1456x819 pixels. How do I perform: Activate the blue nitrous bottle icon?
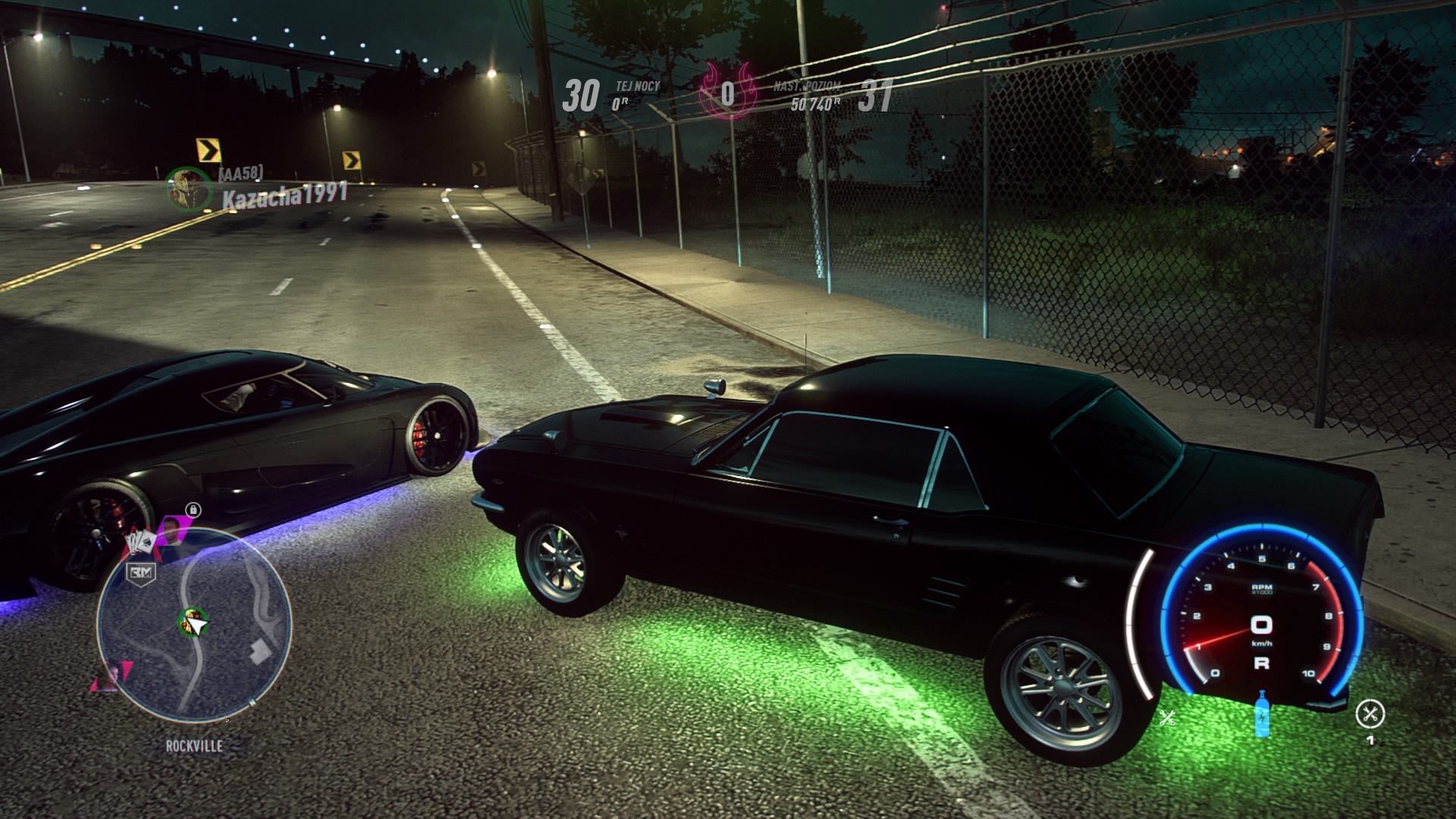pos(1262,714)
